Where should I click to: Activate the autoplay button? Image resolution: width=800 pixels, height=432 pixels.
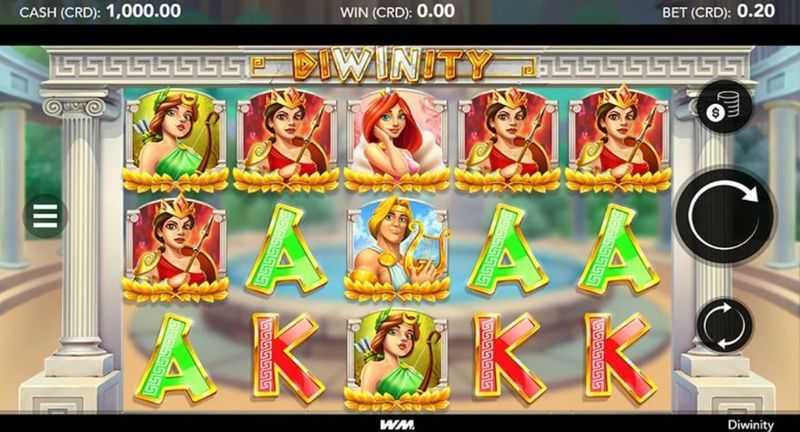tap(724, 325)
